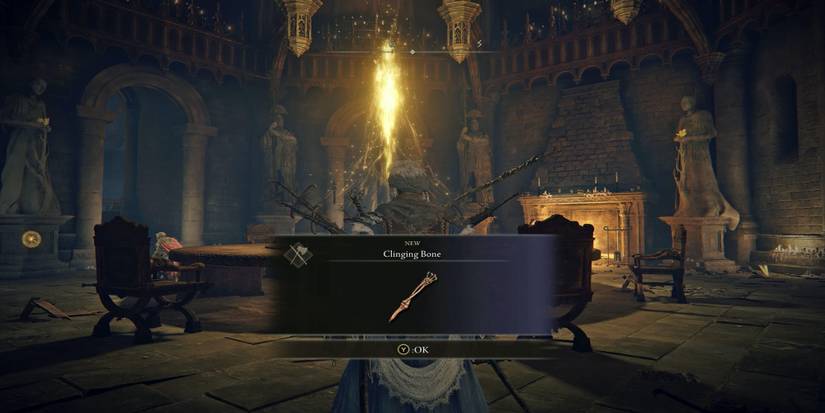Confirm the Clinging Bone popup with OK
The image size is (825, 413).
coord(411,349)
